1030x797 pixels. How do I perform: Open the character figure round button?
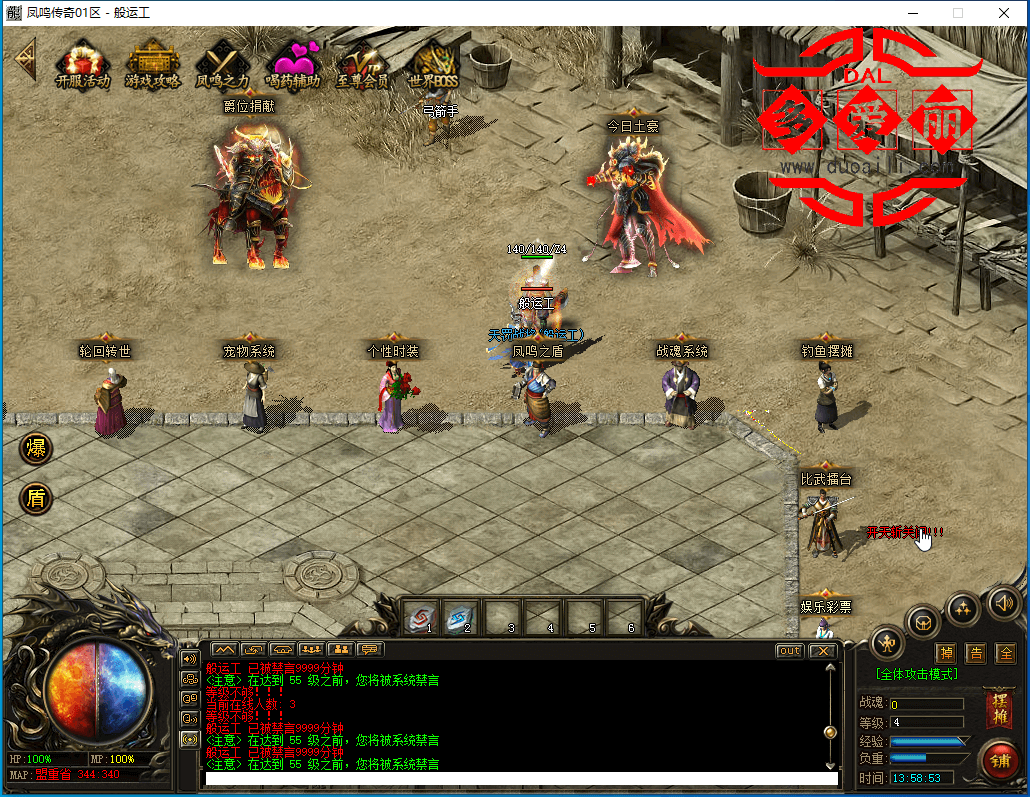pyautogui.click(x=886, y=642)
